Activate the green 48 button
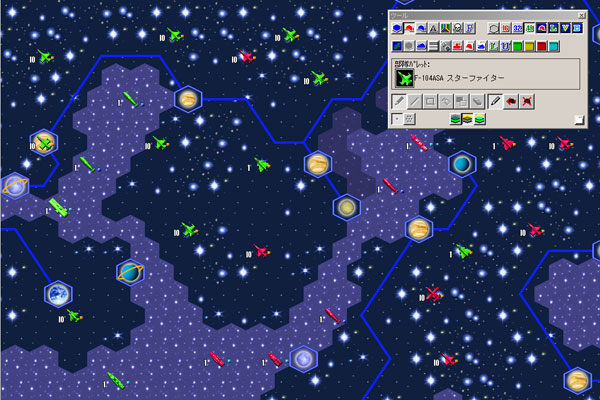 coord(529,28)
